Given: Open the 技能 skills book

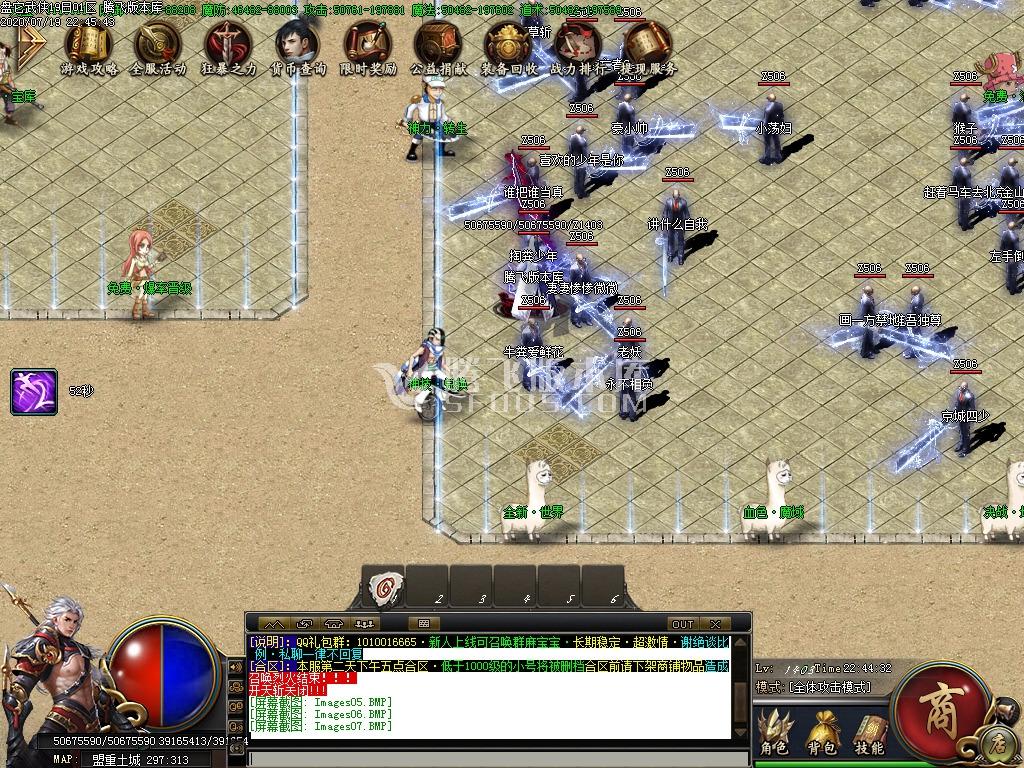Looking at the screenshot, I should tap(869, 732).
